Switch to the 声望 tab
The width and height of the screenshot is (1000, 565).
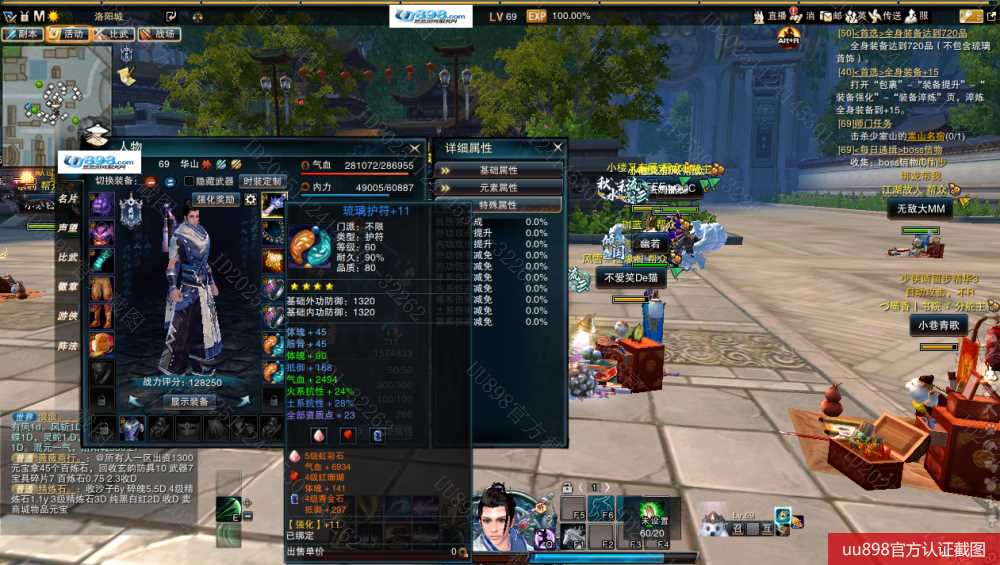[x=68, y=228]
